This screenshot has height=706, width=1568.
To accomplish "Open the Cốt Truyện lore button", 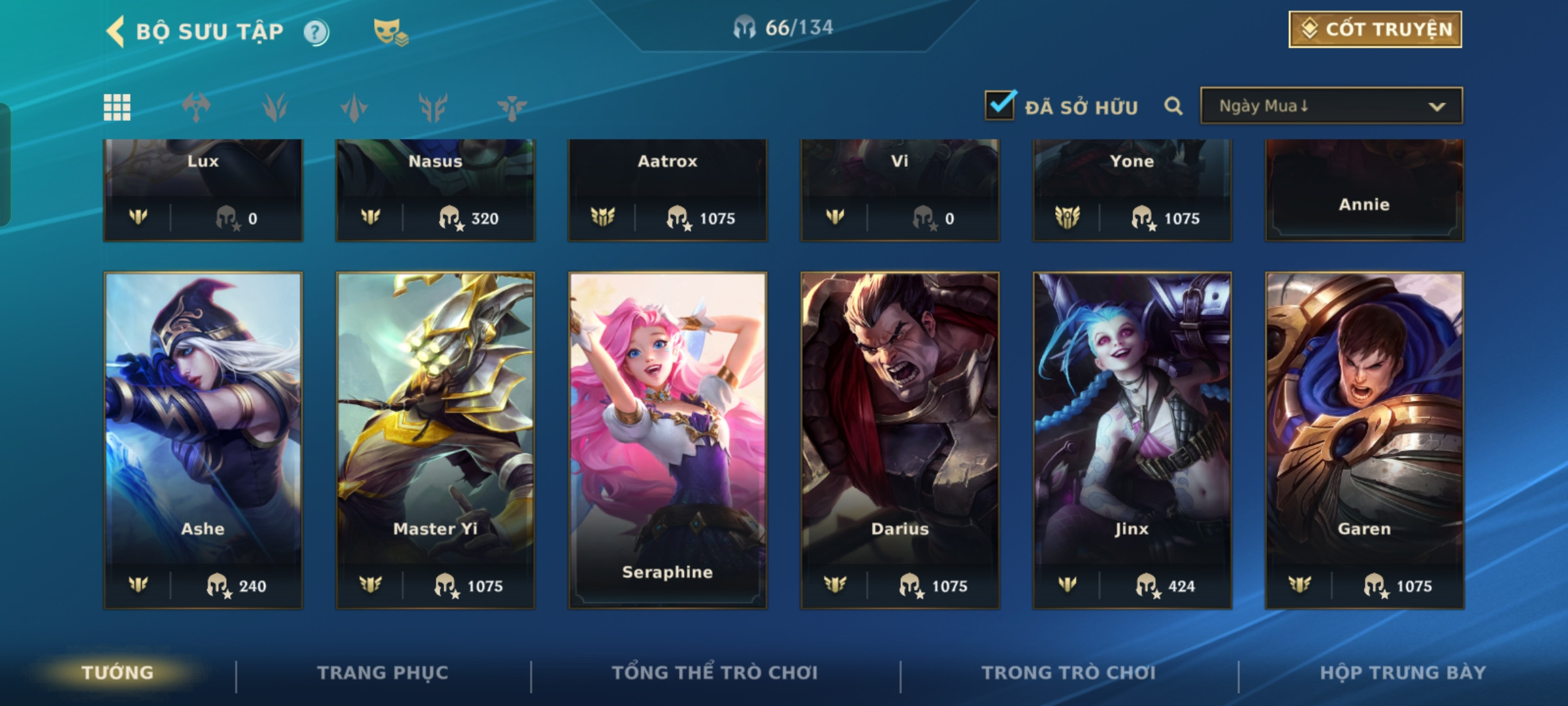I will click(x=1375, y=29).
